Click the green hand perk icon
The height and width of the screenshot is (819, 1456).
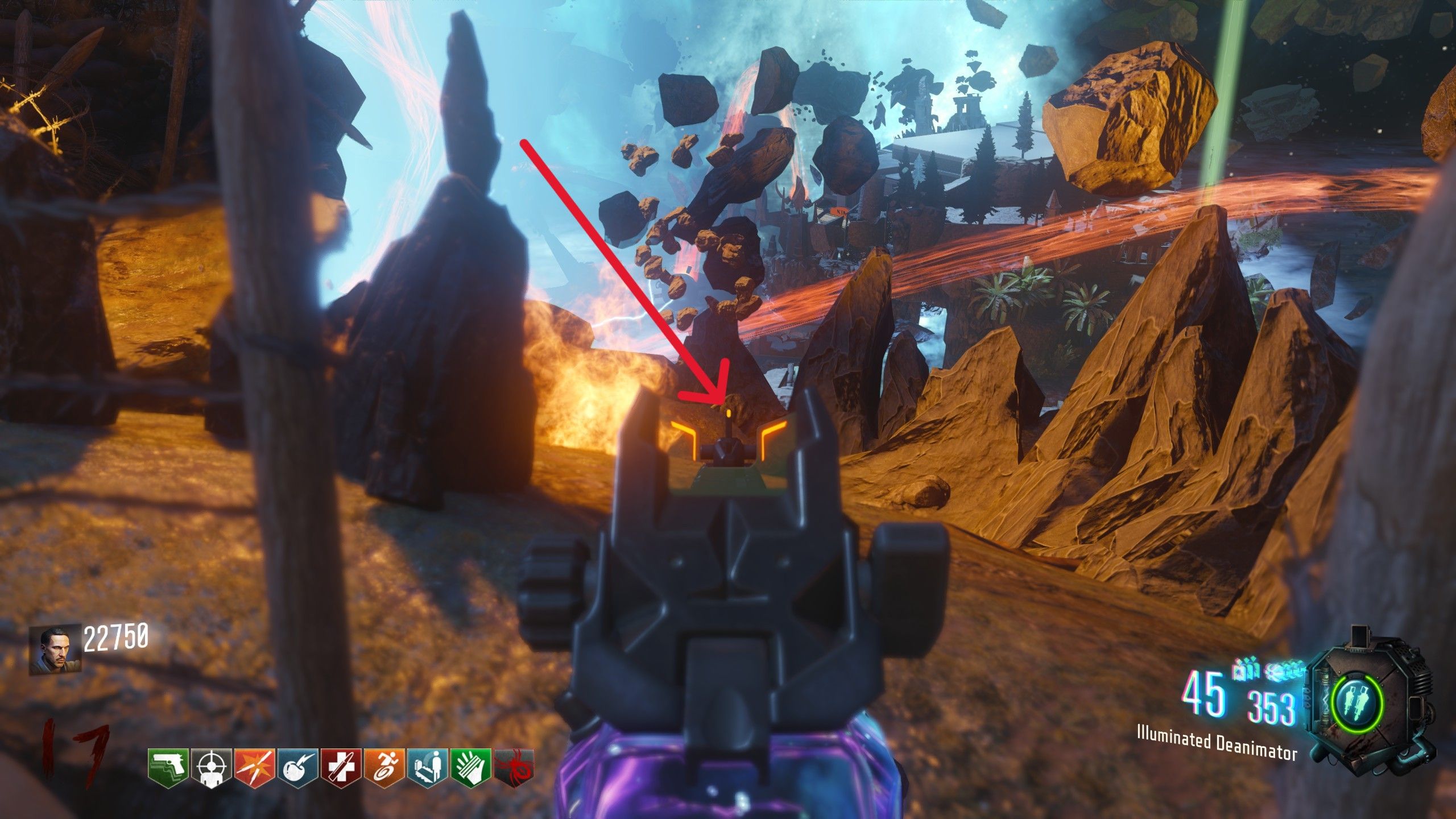click(x=471, y=768)
